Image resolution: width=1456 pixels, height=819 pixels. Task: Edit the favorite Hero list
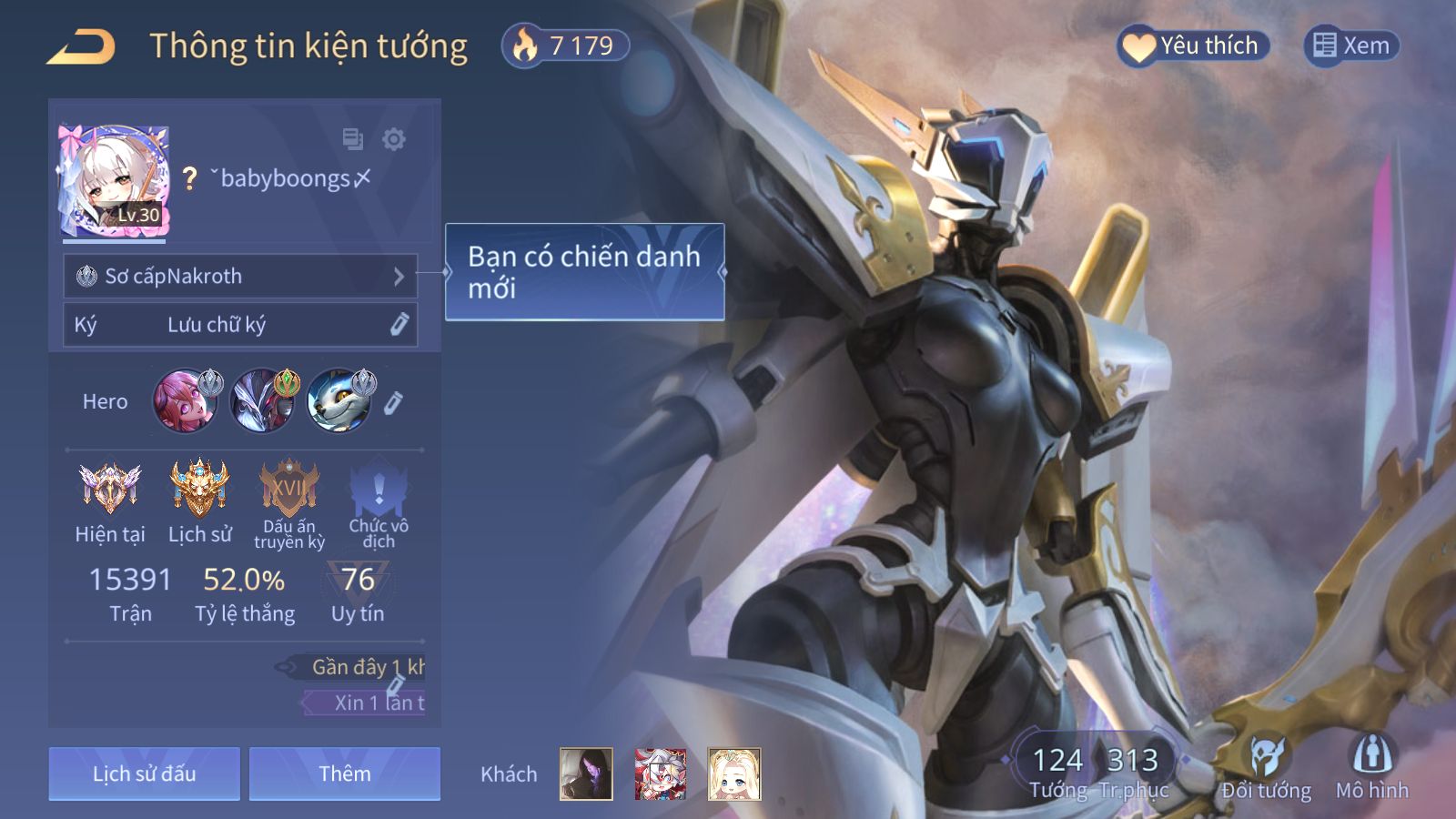393,403
